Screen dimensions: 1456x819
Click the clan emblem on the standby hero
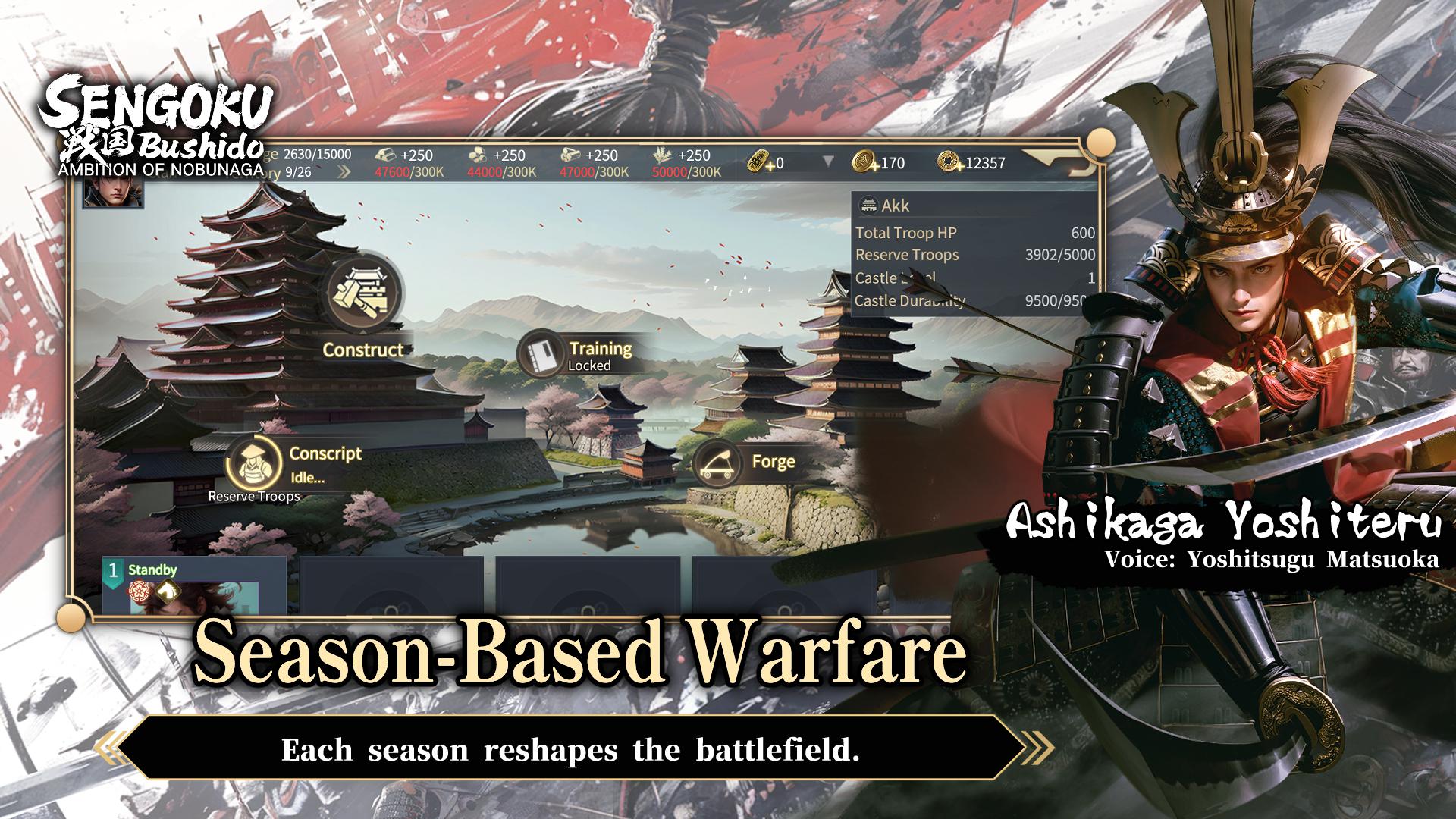tap(140, 592)
